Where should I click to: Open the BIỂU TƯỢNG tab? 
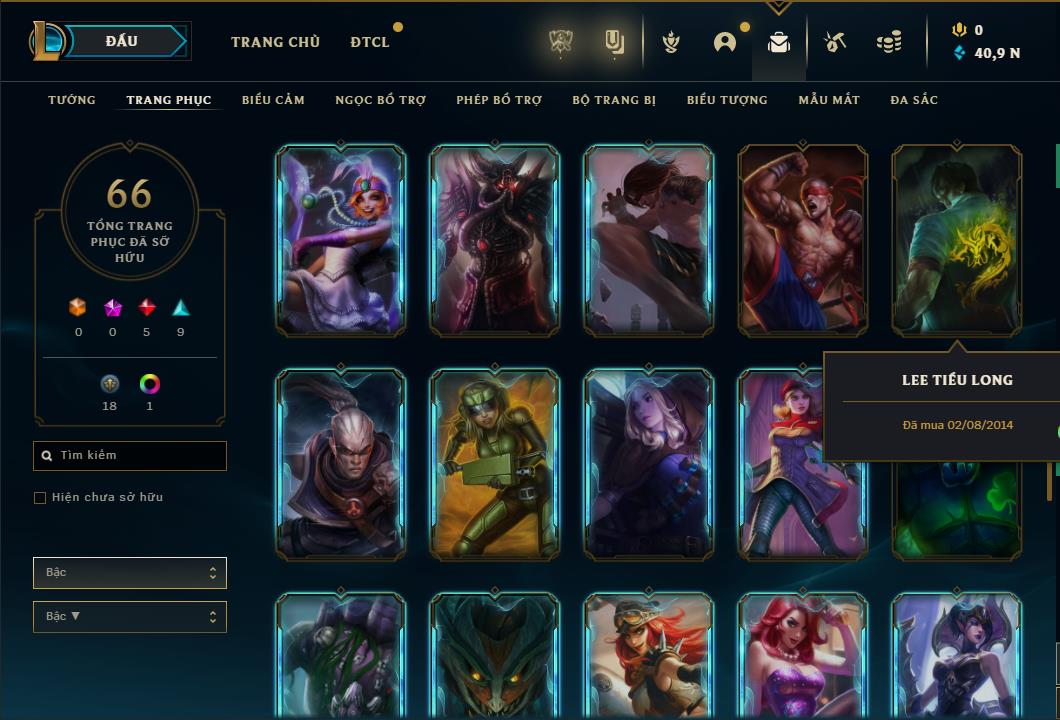pos(727,100)
